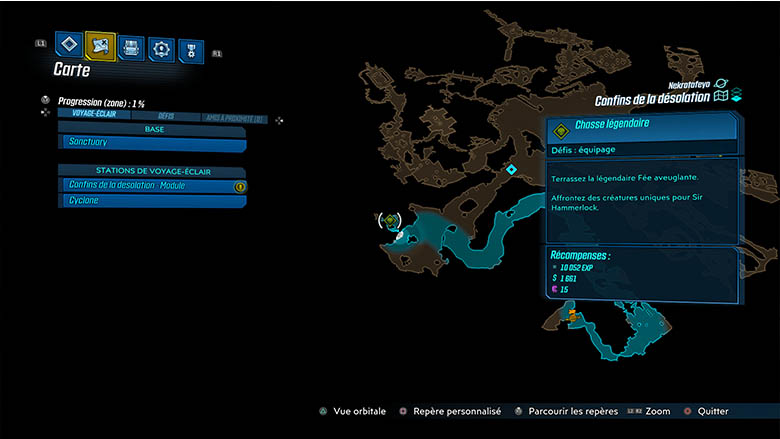This screenshot has width=780, height=439.
Task: Show the Amis à proximité tab
Action: [233, 116]
